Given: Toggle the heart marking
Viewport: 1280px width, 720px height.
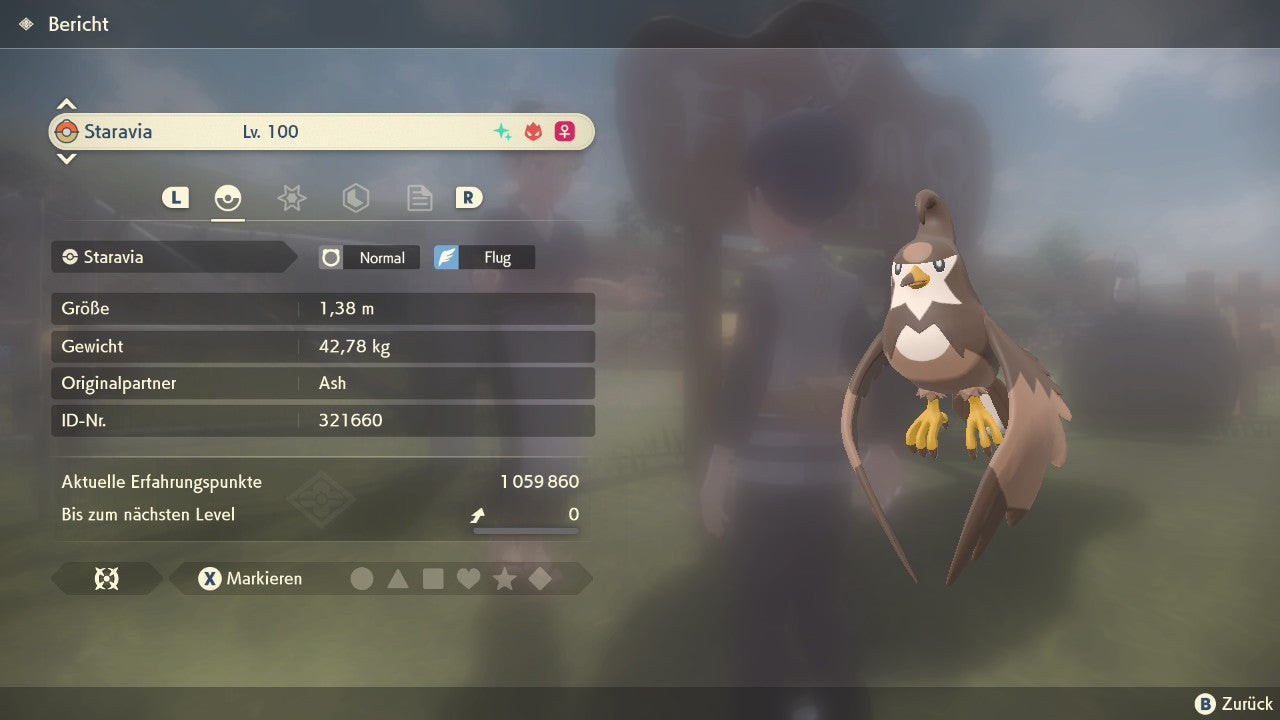Looking at the screenshot, I should pos(468,579).
